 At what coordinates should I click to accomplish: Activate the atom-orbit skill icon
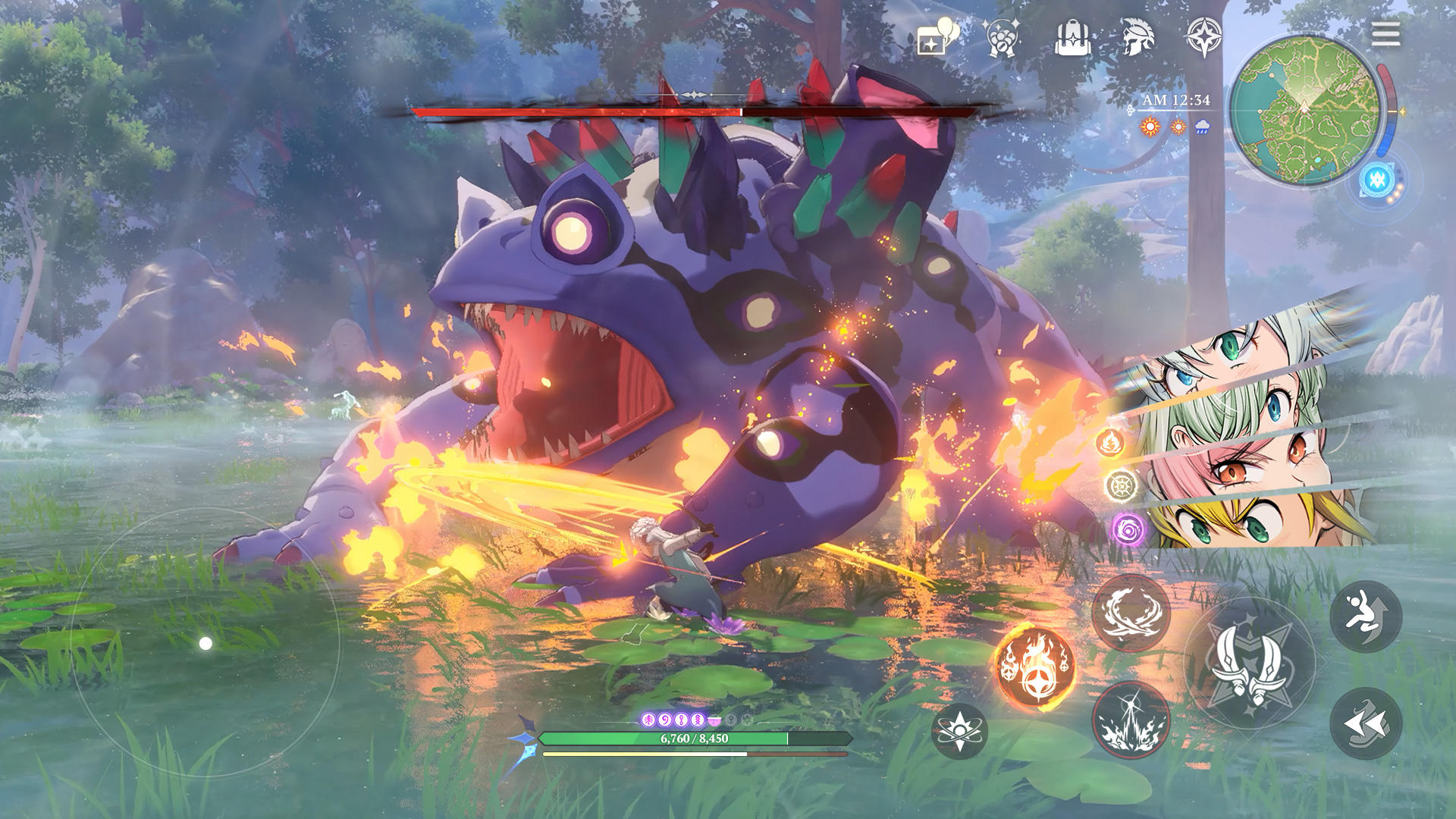pyautogui.click(x=962, y=730)
